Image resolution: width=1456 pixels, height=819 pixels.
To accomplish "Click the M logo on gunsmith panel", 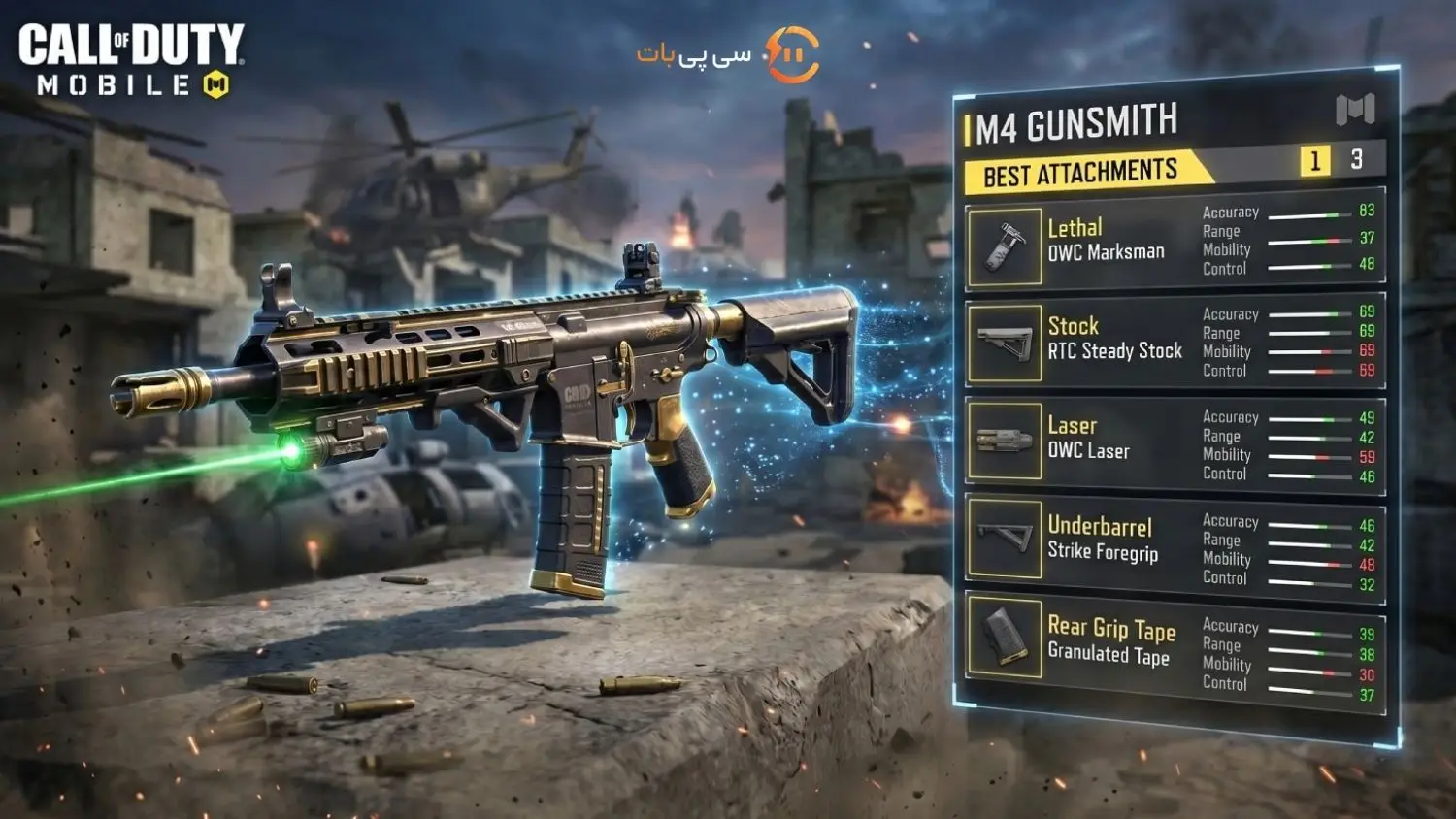I will (x=1355, y=110).
